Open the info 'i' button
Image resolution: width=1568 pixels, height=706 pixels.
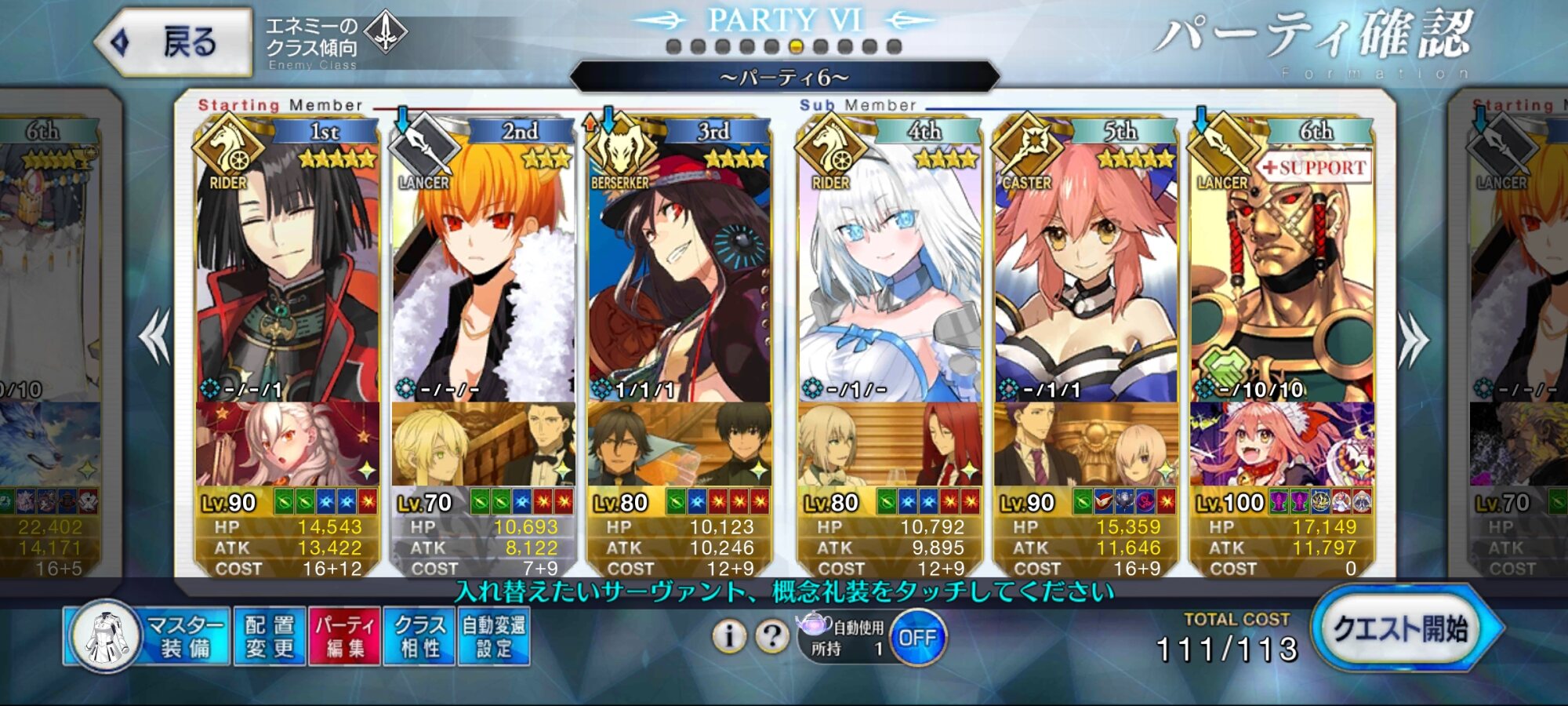pyautogui.click(x=729, y=636)
